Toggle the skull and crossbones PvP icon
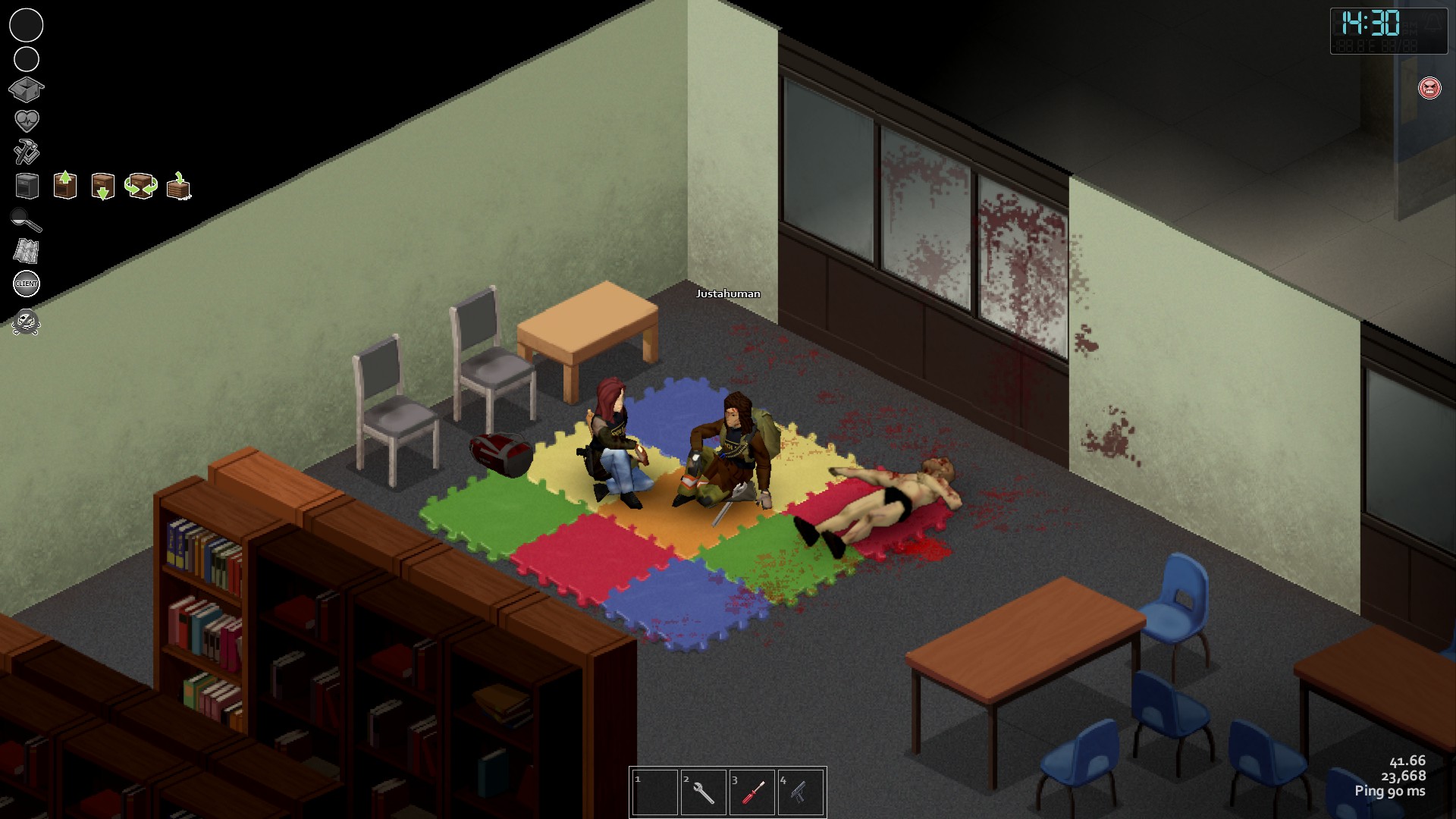 [26, 322]
